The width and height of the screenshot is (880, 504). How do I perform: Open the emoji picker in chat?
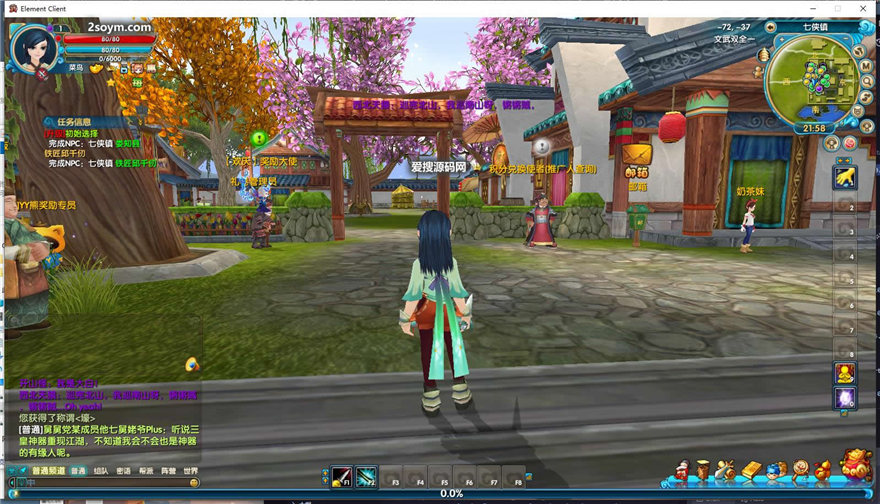[194, 482]
